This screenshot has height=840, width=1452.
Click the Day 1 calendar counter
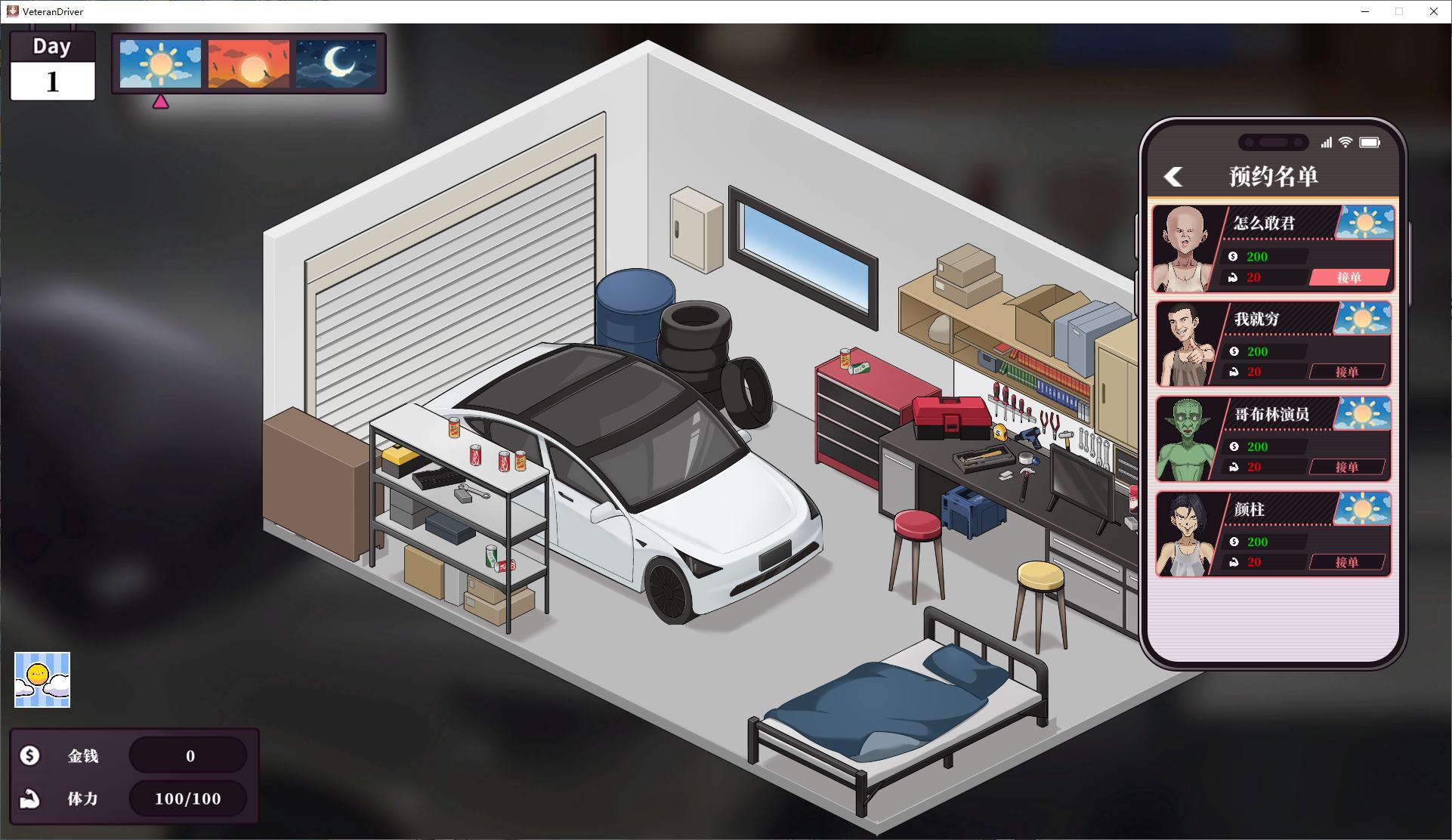(51, 66)
